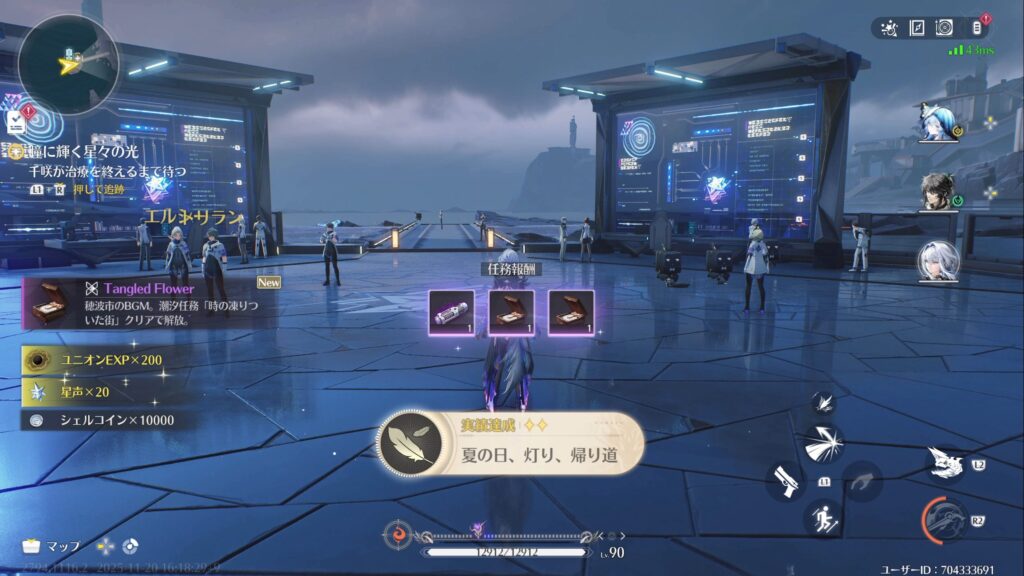The width and height of the screenshot is (1024, 576).
Task: Activate the Echo beast skill
Action: point(945,462)
